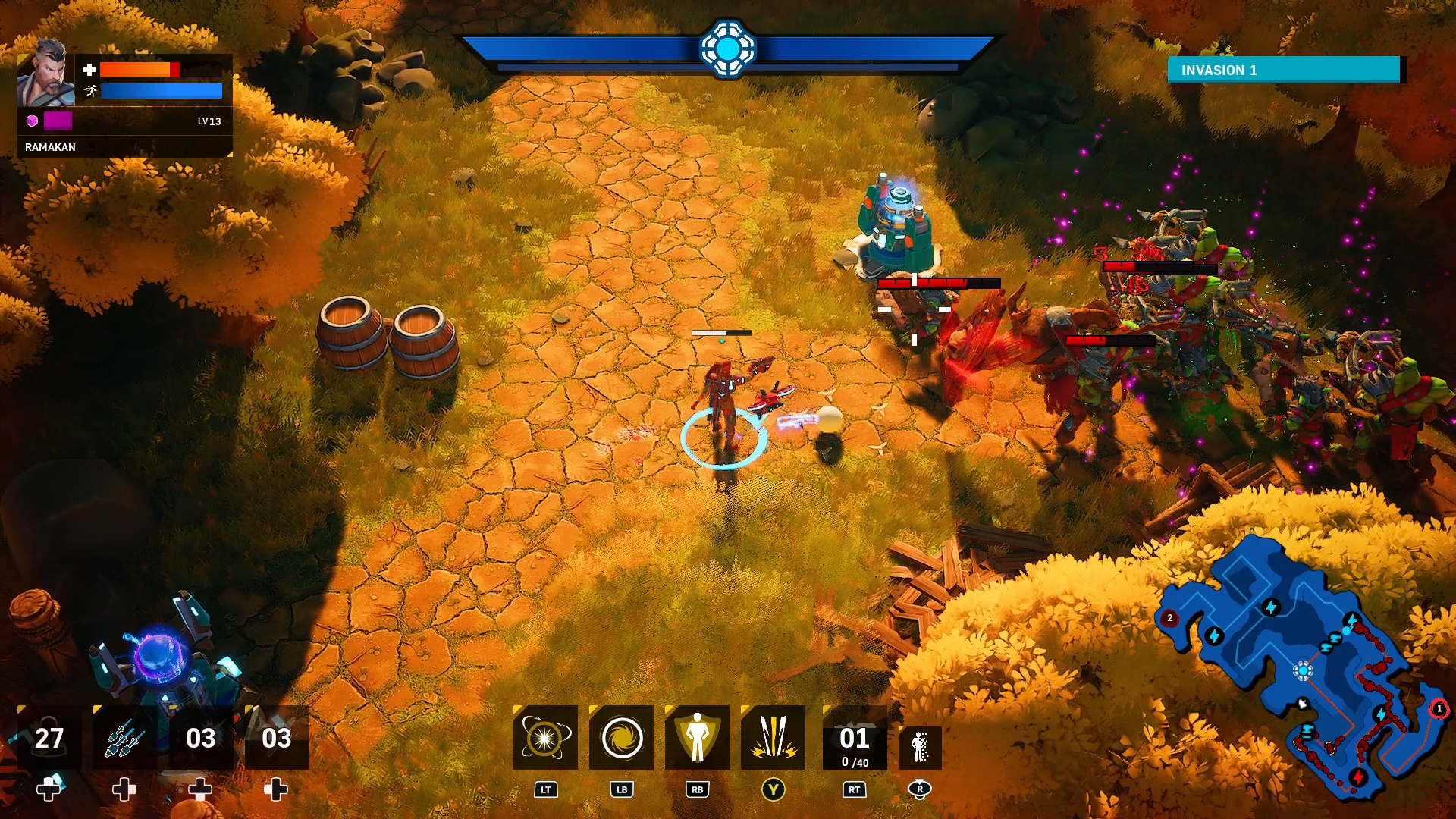Activate the shield ability on RB
1456x819 pixels.
(697, 738)
